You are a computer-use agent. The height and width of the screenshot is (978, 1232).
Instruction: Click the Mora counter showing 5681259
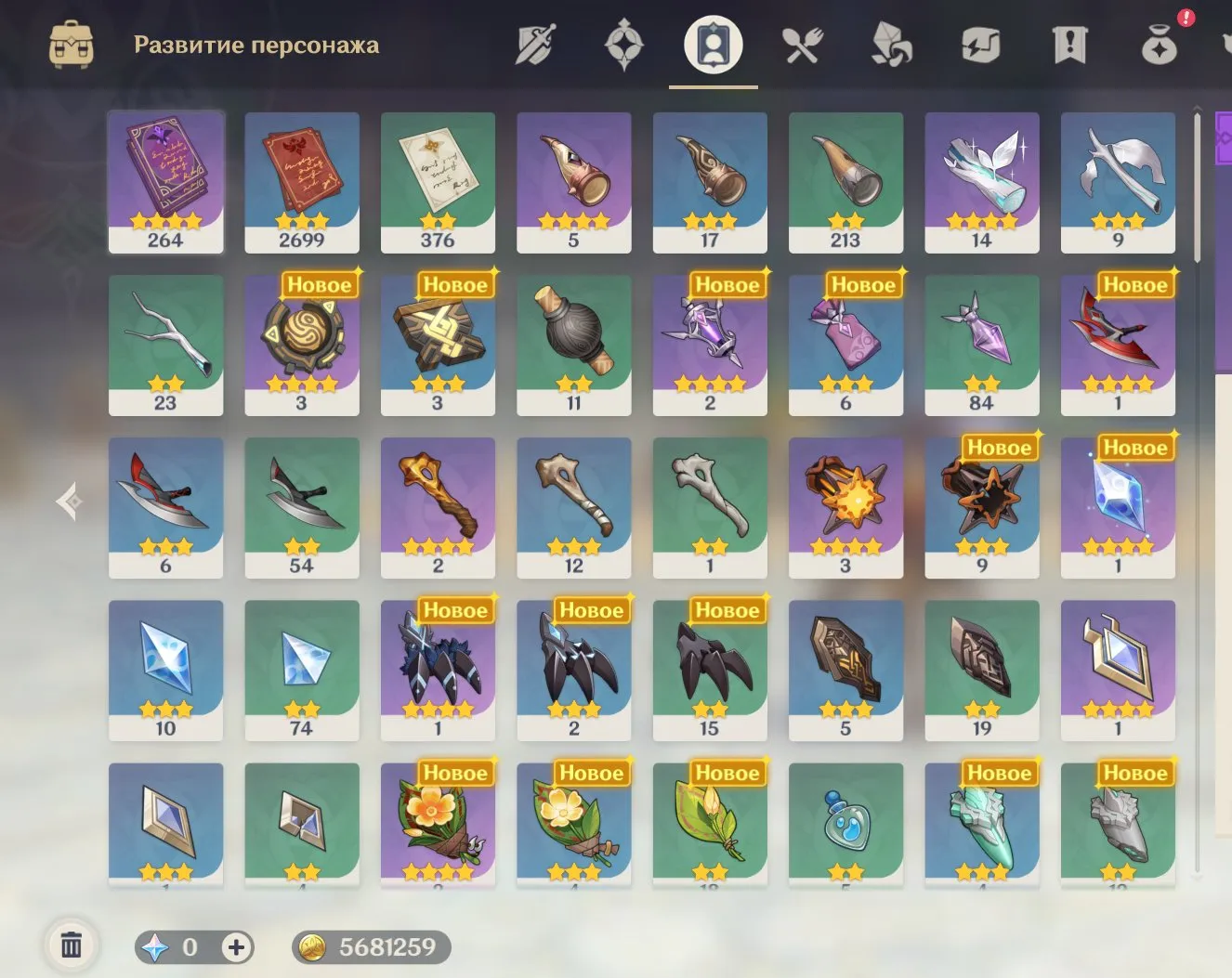[370, 948]
